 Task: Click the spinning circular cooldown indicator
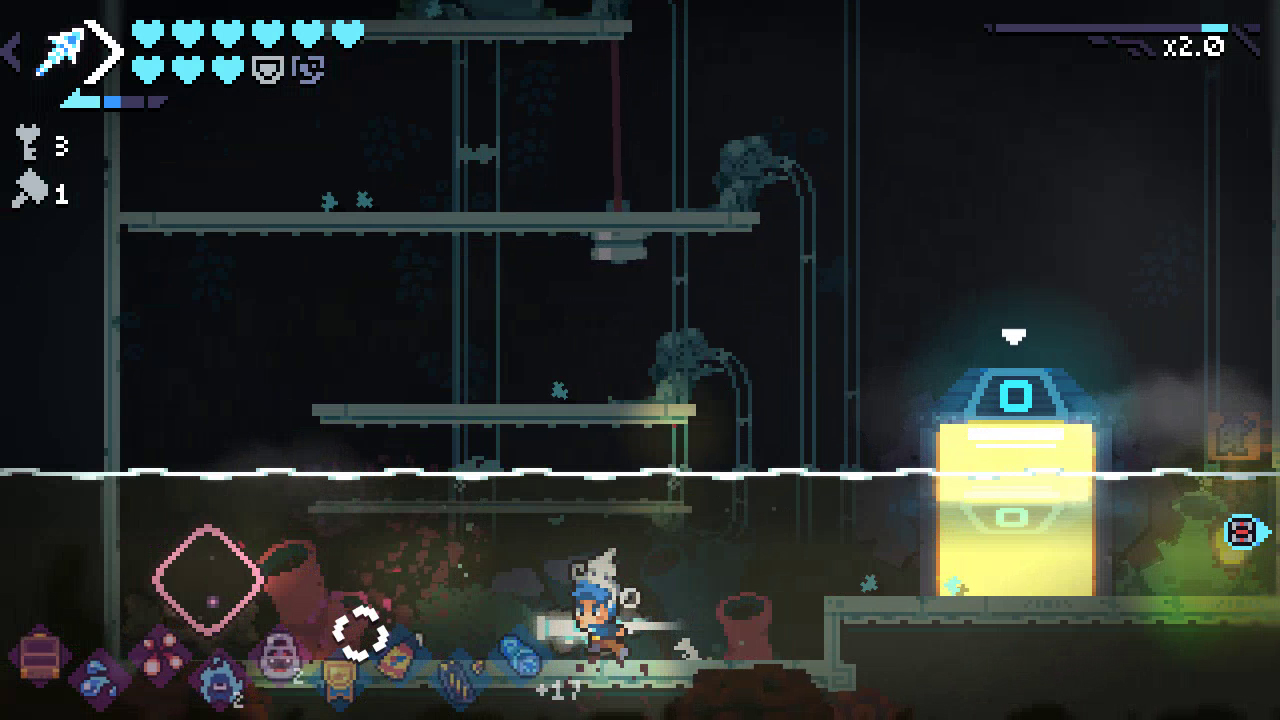click(x=356, y=632)
